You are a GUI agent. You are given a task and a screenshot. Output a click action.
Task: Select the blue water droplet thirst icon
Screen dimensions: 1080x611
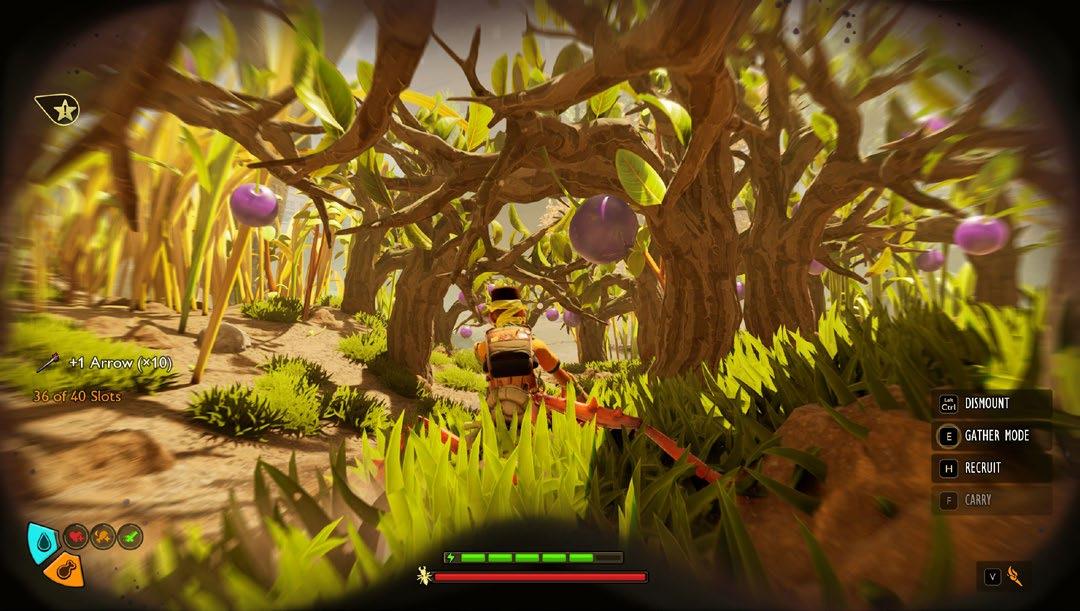42,540
